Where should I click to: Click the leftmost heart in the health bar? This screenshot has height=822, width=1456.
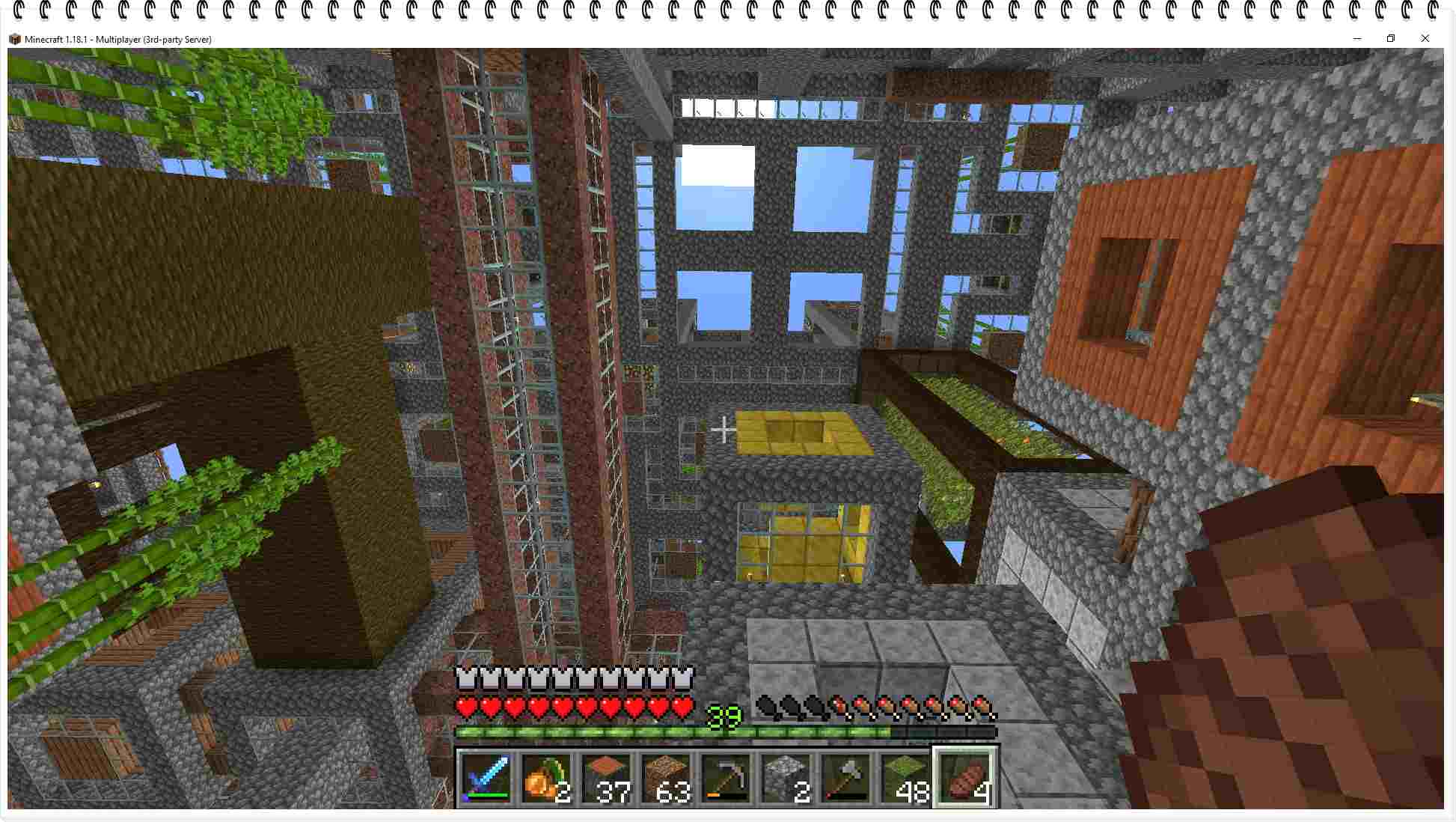point(465,706)
